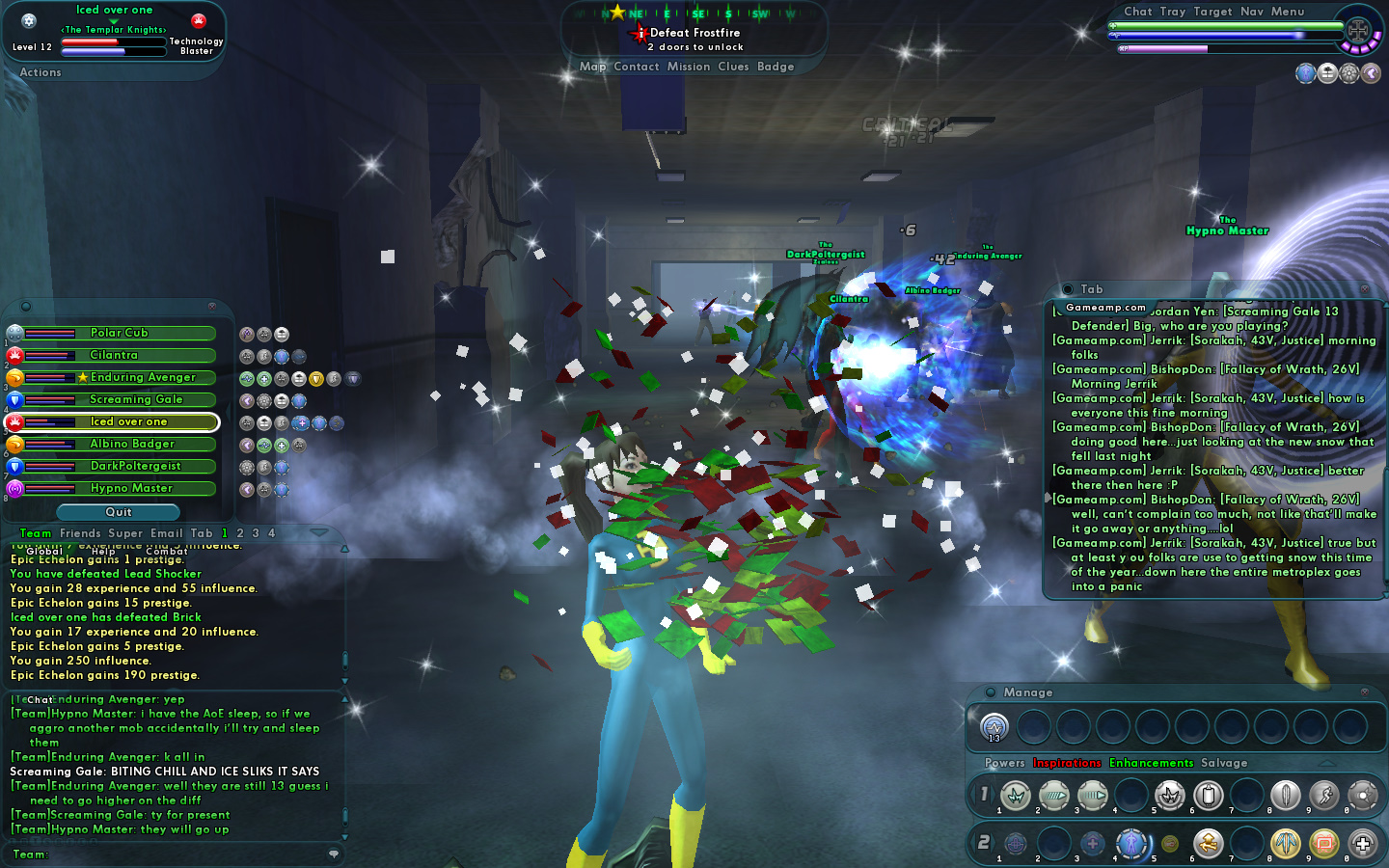Screen dimensions: 1389x868
Task: Open the Tray option in top bar
Action: [x=1173, y=12]
